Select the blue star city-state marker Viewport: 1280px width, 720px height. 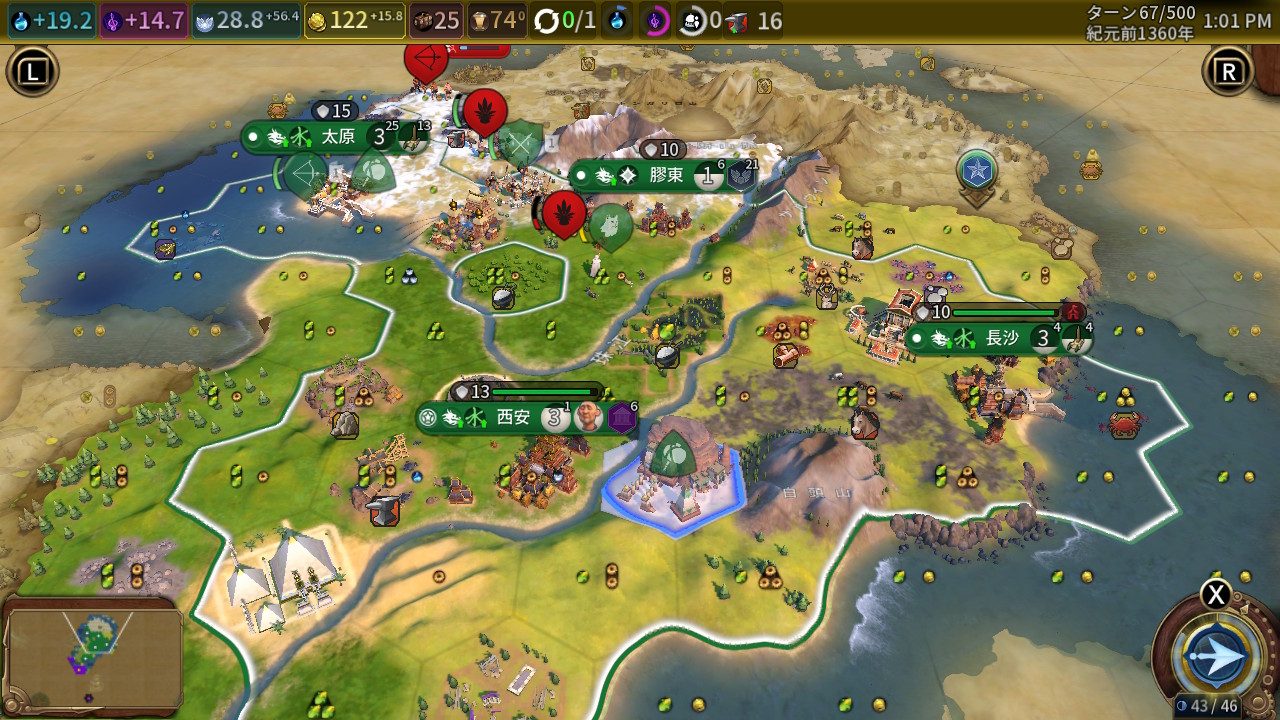(976, 171)
